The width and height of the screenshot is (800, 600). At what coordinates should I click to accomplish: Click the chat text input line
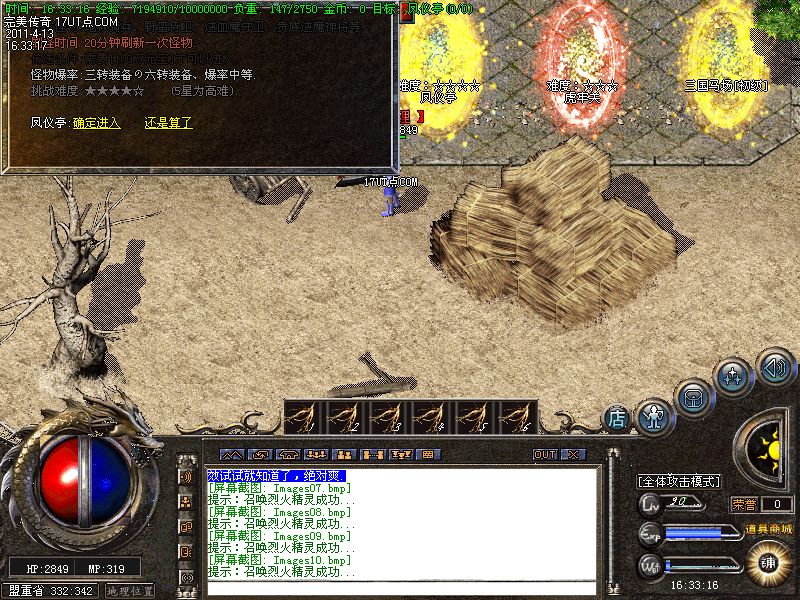[x=400, y=586]
